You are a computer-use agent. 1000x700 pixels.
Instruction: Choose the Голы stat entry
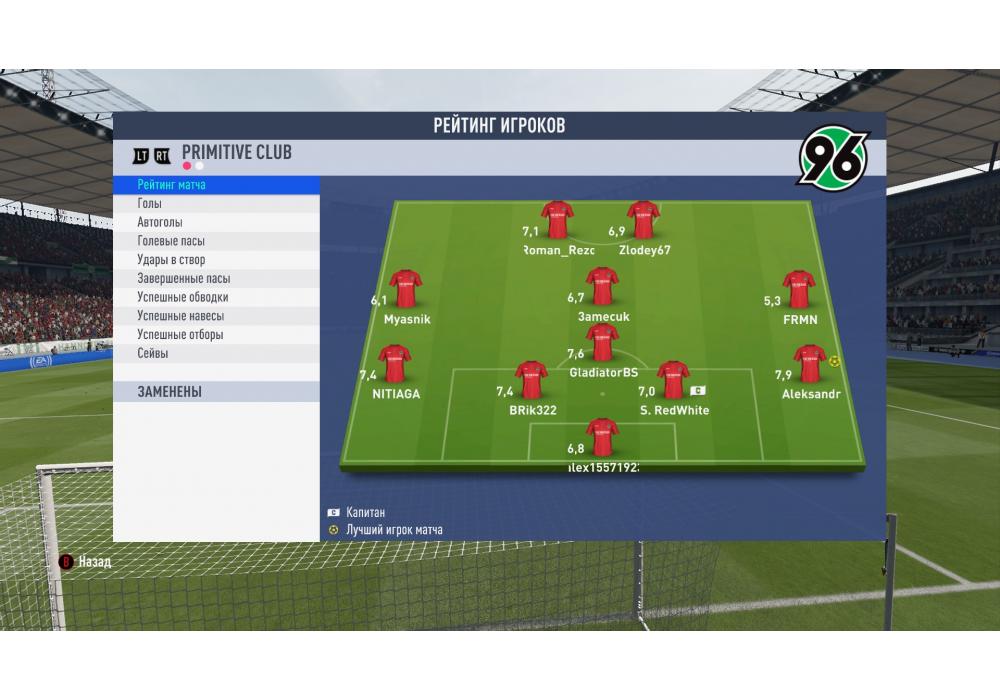pyautogui.click(x=217, y=204)
